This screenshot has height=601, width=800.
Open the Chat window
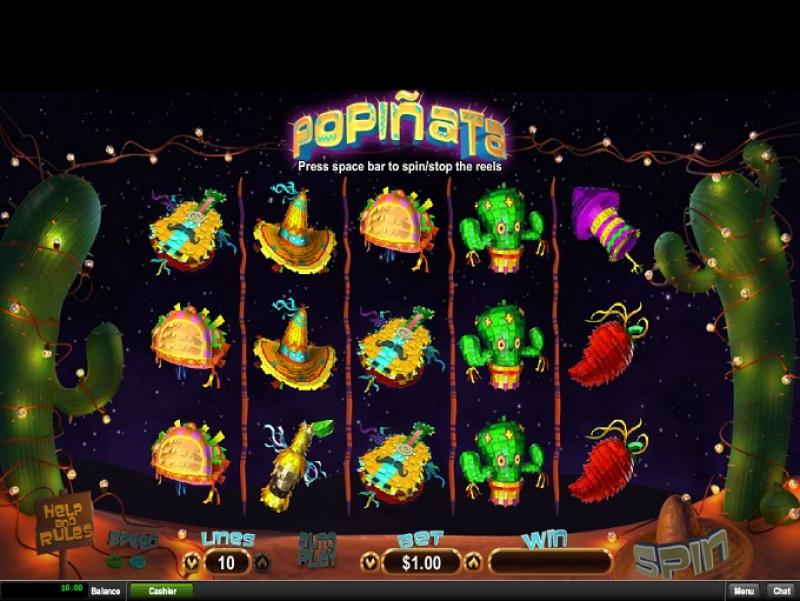[x=781, y=591]
